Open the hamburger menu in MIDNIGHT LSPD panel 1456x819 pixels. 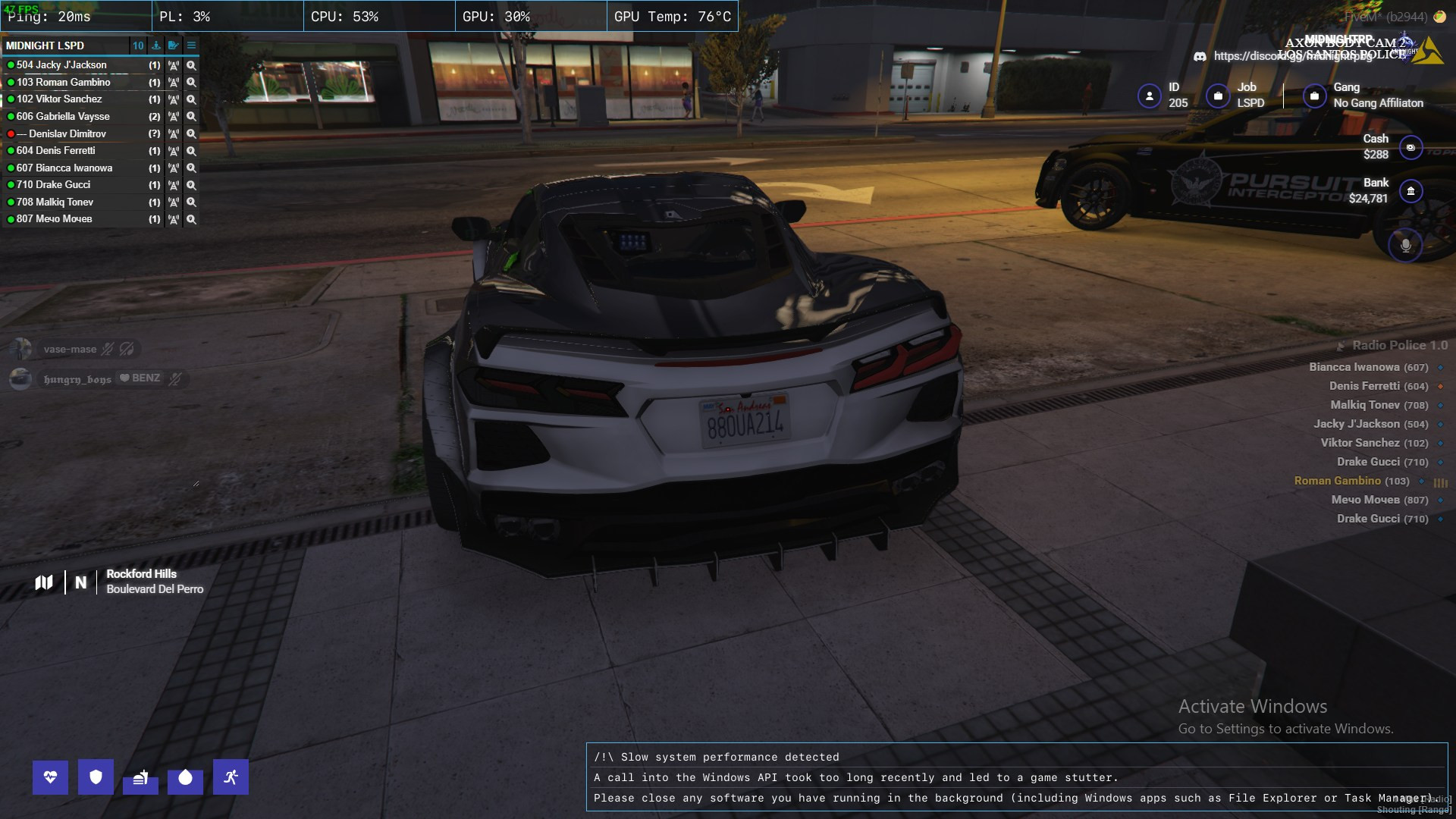(x=191, y=45)
